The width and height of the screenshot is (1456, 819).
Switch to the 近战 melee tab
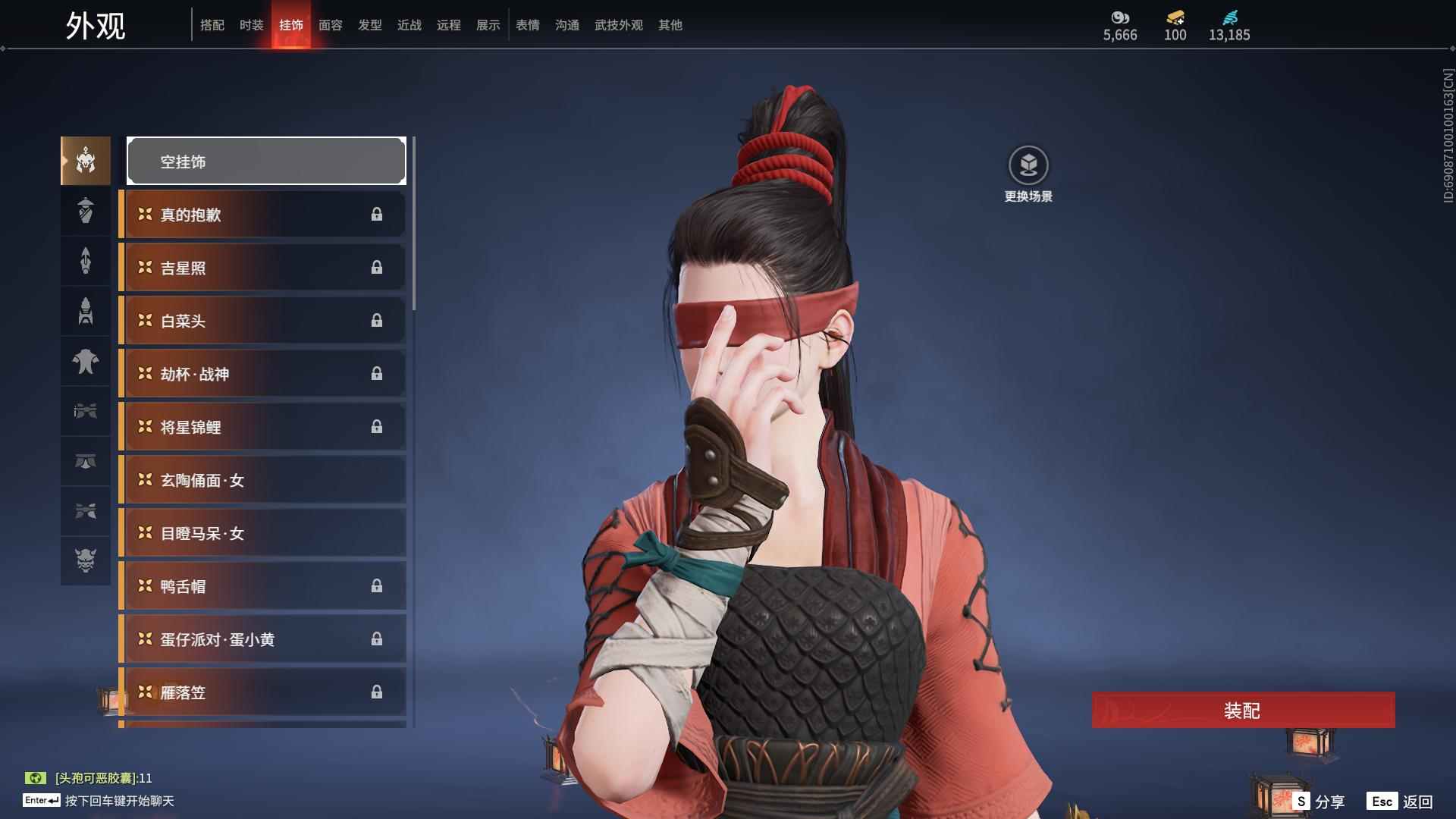tap(409, 25)
